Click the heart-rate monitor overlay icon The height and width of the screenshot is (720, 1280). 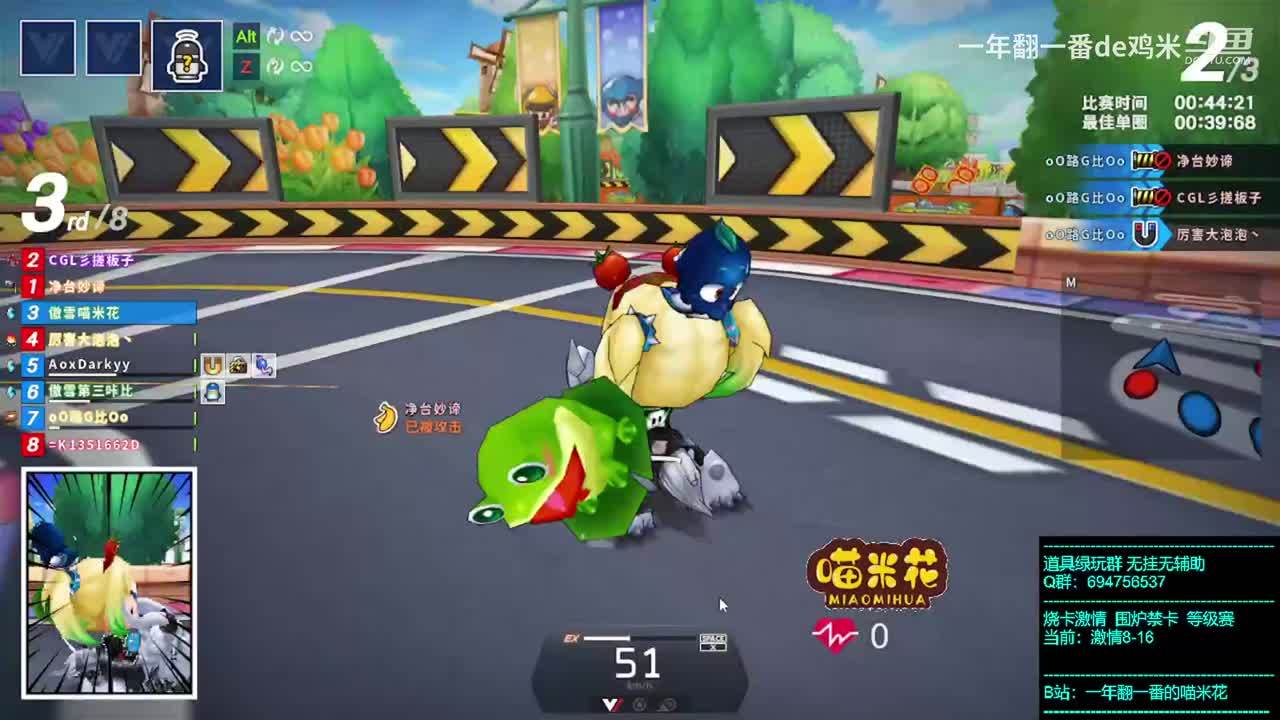click(835, 635)
